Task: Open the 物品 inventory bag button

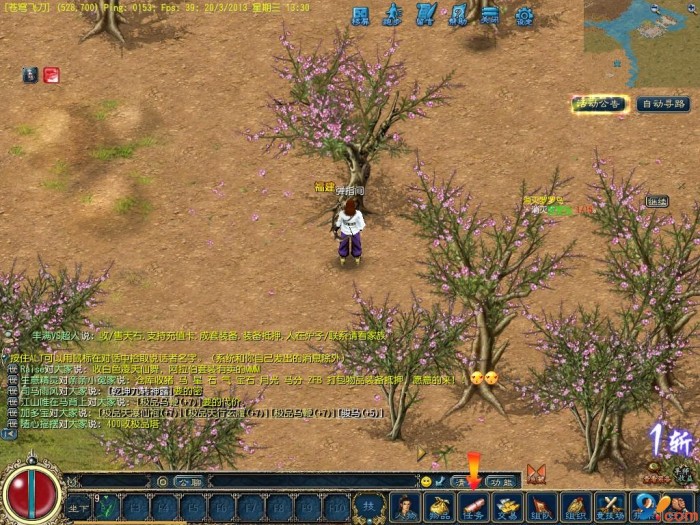Action: [x=438, y=507]
